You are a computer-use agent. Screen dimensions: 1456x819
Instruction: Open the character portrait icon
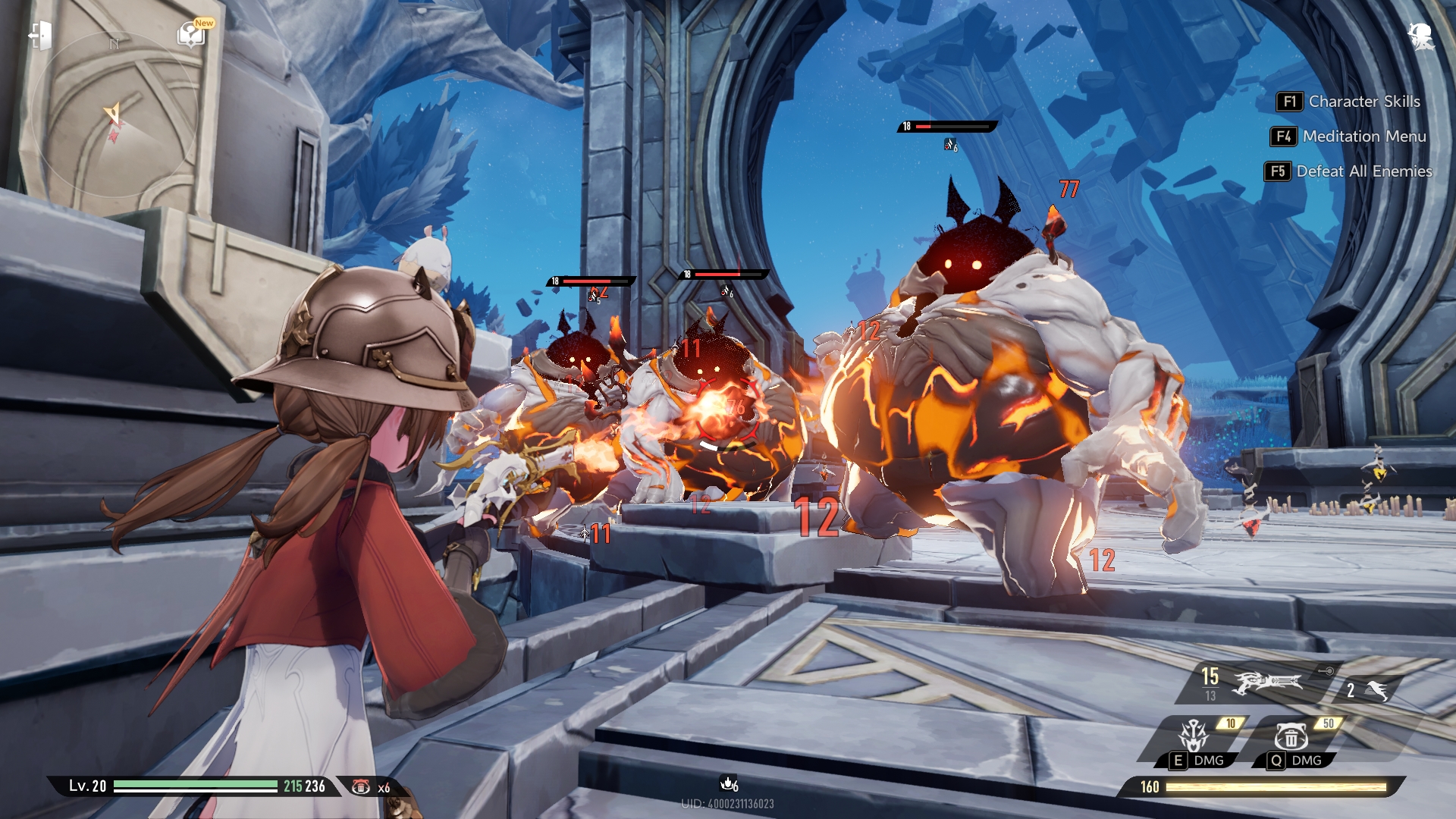point(1420,36)
